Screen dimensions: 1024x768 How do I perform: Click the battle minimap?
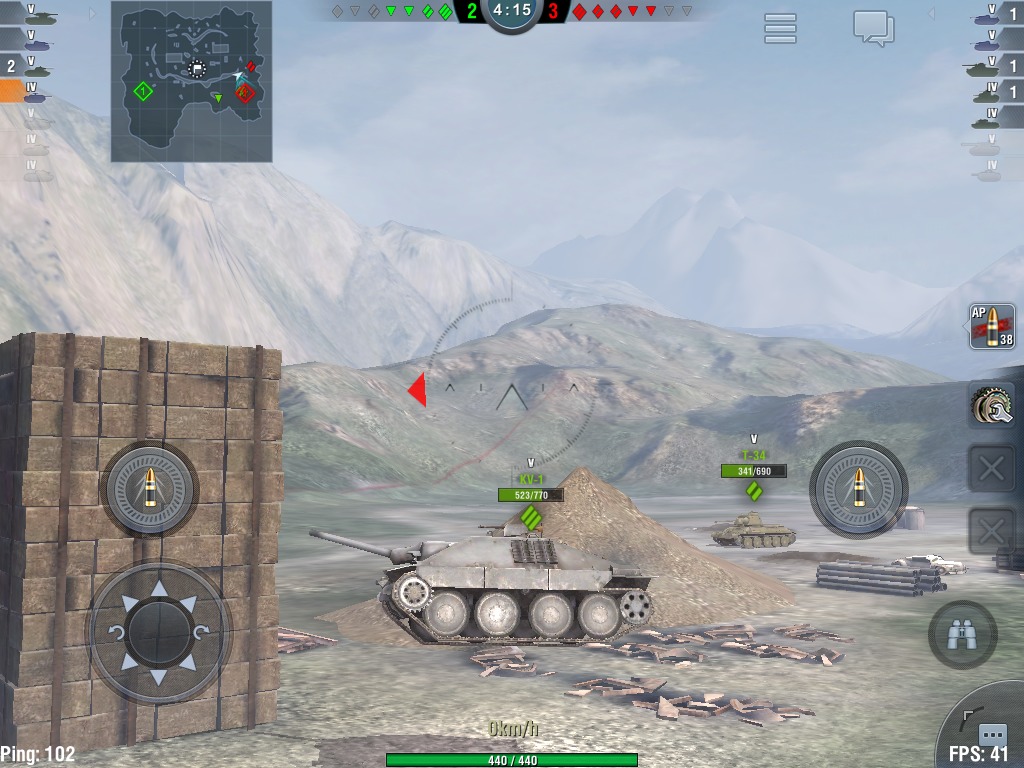(191, 81)
